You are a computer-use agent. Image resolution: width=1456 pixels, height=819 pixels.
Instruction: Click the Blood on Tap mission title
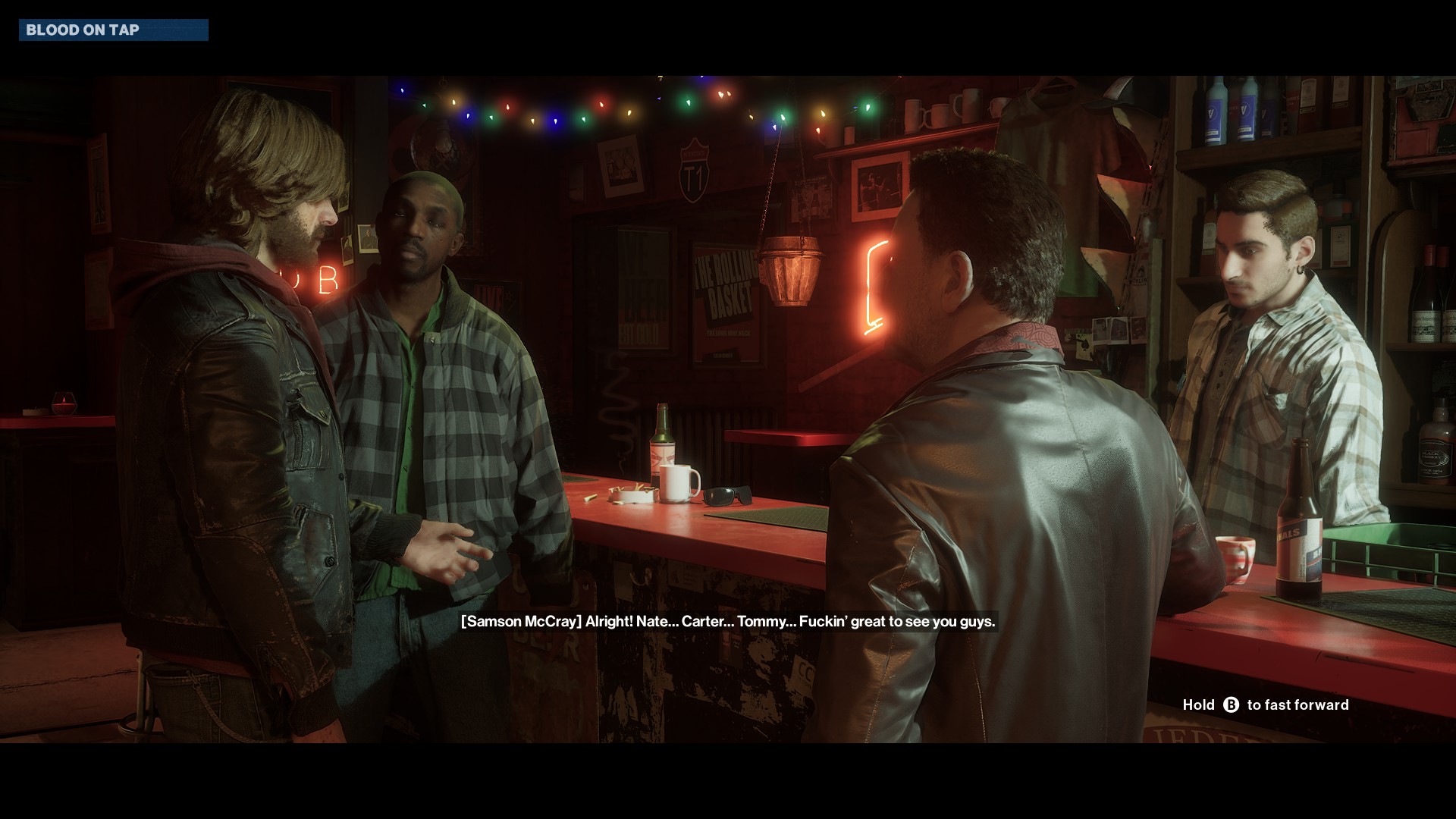[x=83, y=30]
